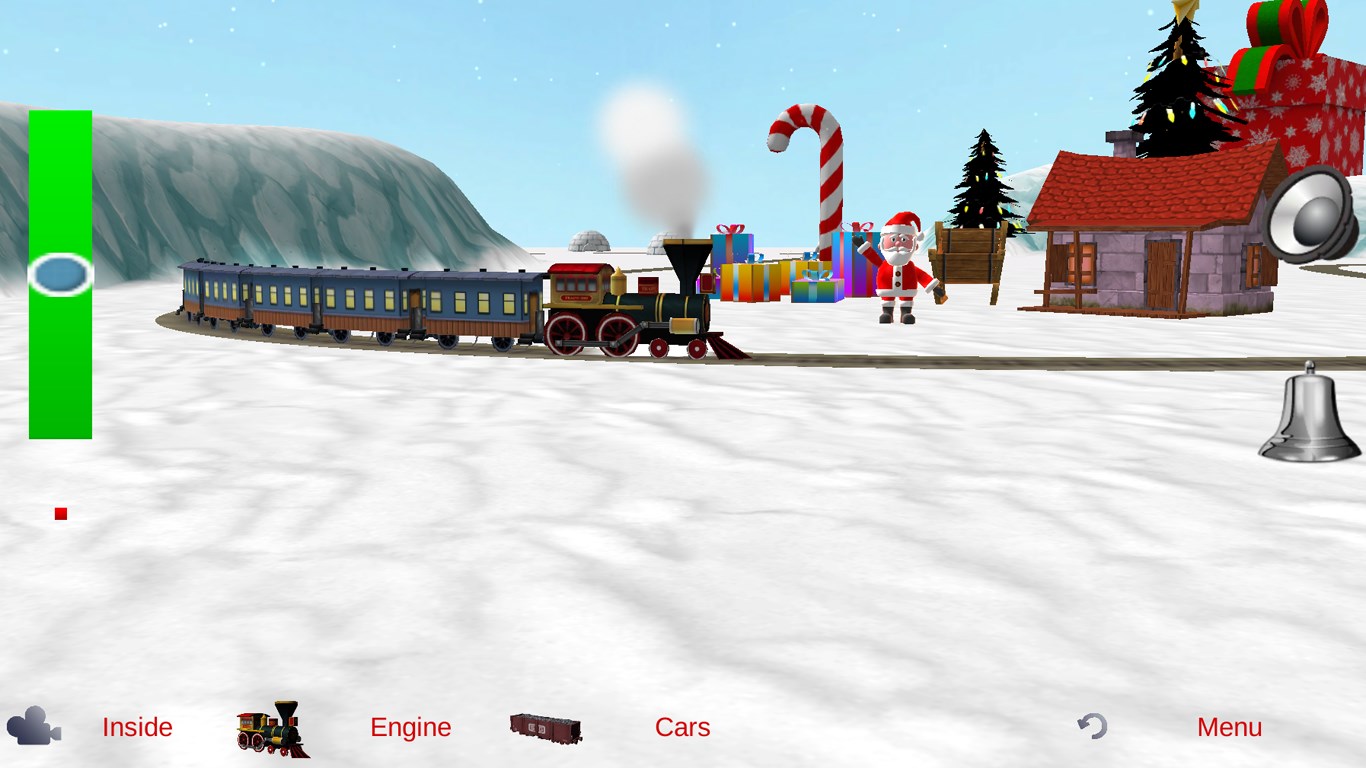Image resolution: width=1366 pixels, height=768 pixels.
Task: Click the movie camera icon
Action: [34, 726]
